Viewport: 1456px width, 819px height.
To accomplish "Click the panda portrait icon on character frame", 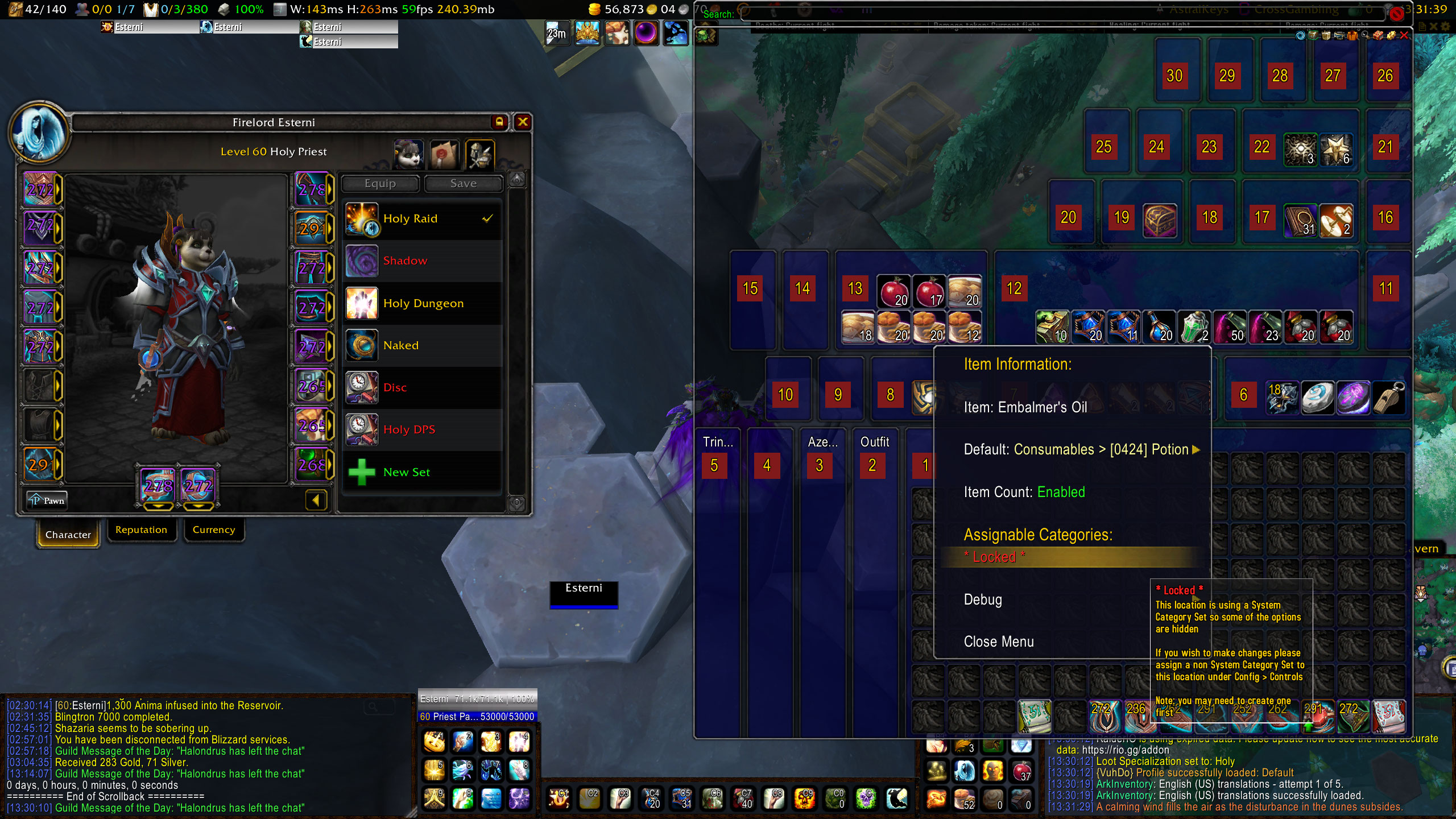I will tap(408, 154).
